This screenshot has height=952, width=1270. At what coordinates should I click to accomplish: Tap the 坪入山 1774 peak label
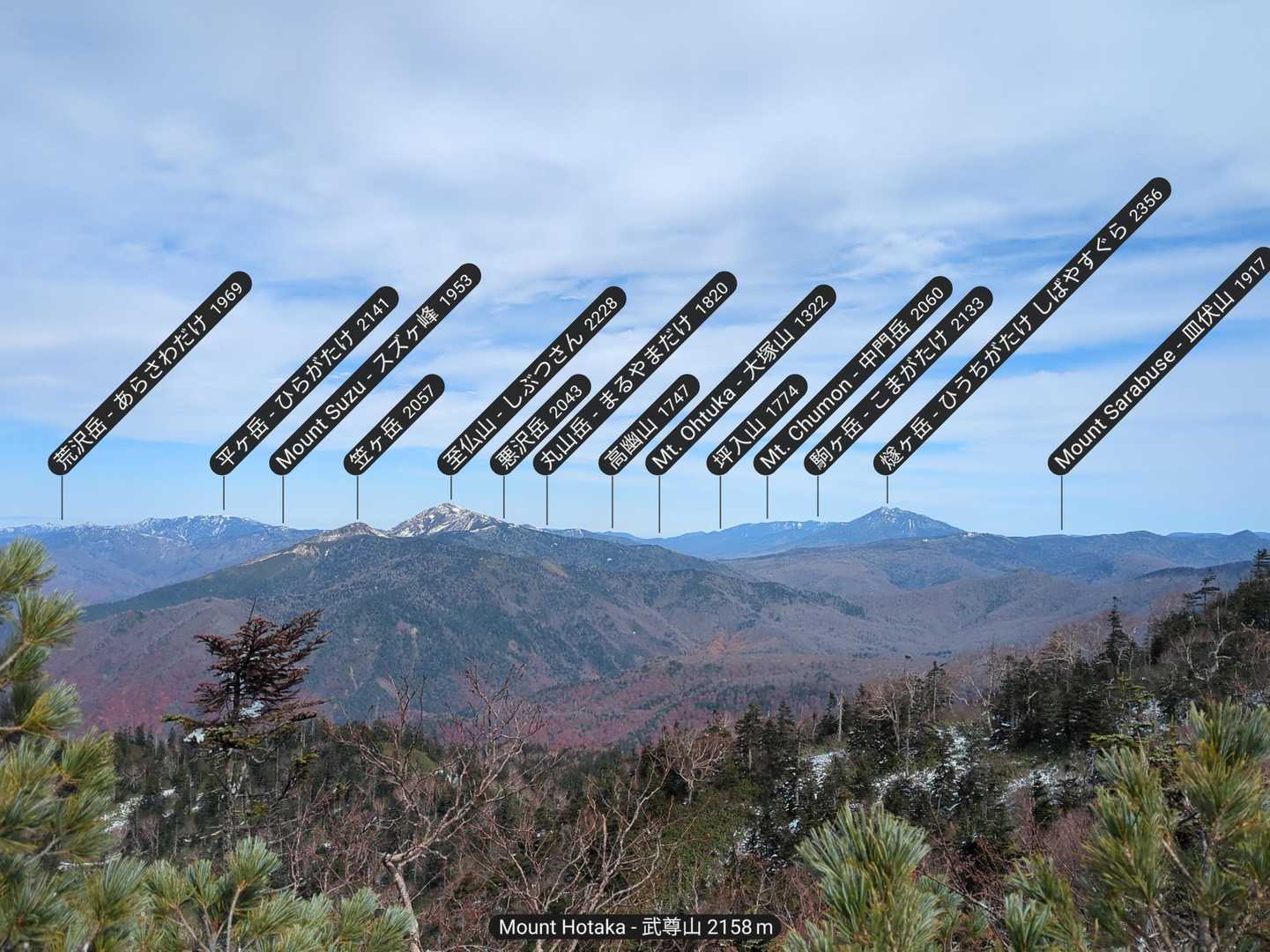(758, 425)
